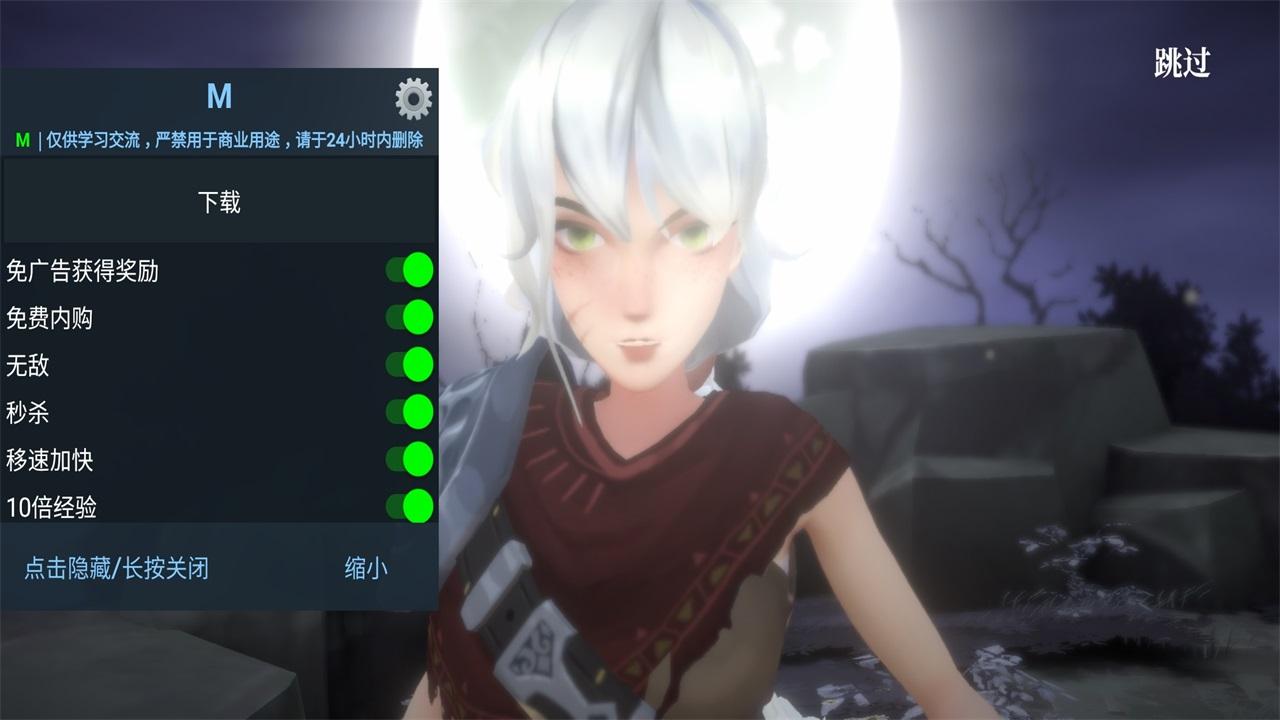Toggle the 免广告获得奖励 switch

point(411,270)
